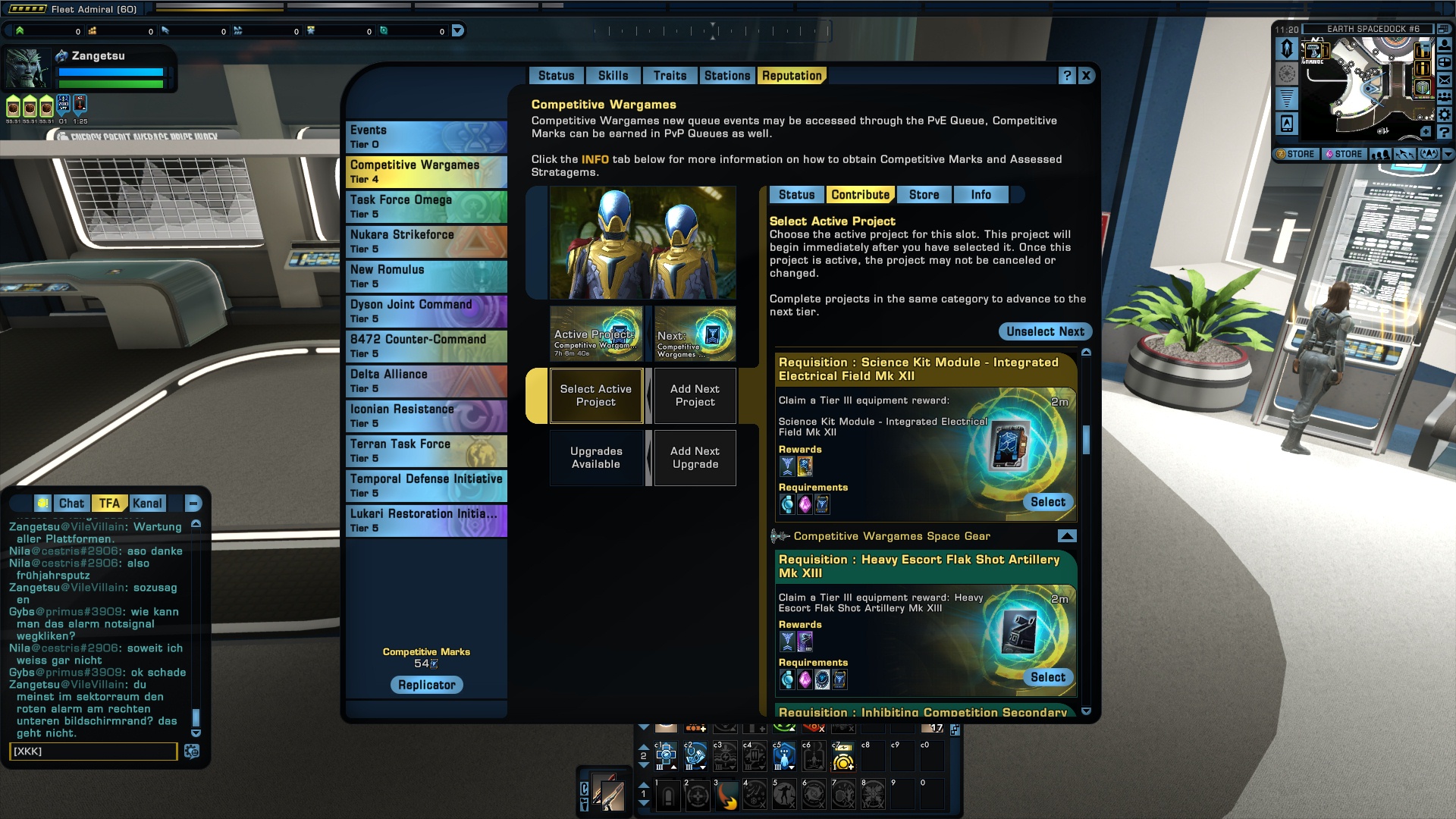Viewport: 1456px width, 819px height.
Task: Click the Add Next Project button
Action: tap(695, 395)
